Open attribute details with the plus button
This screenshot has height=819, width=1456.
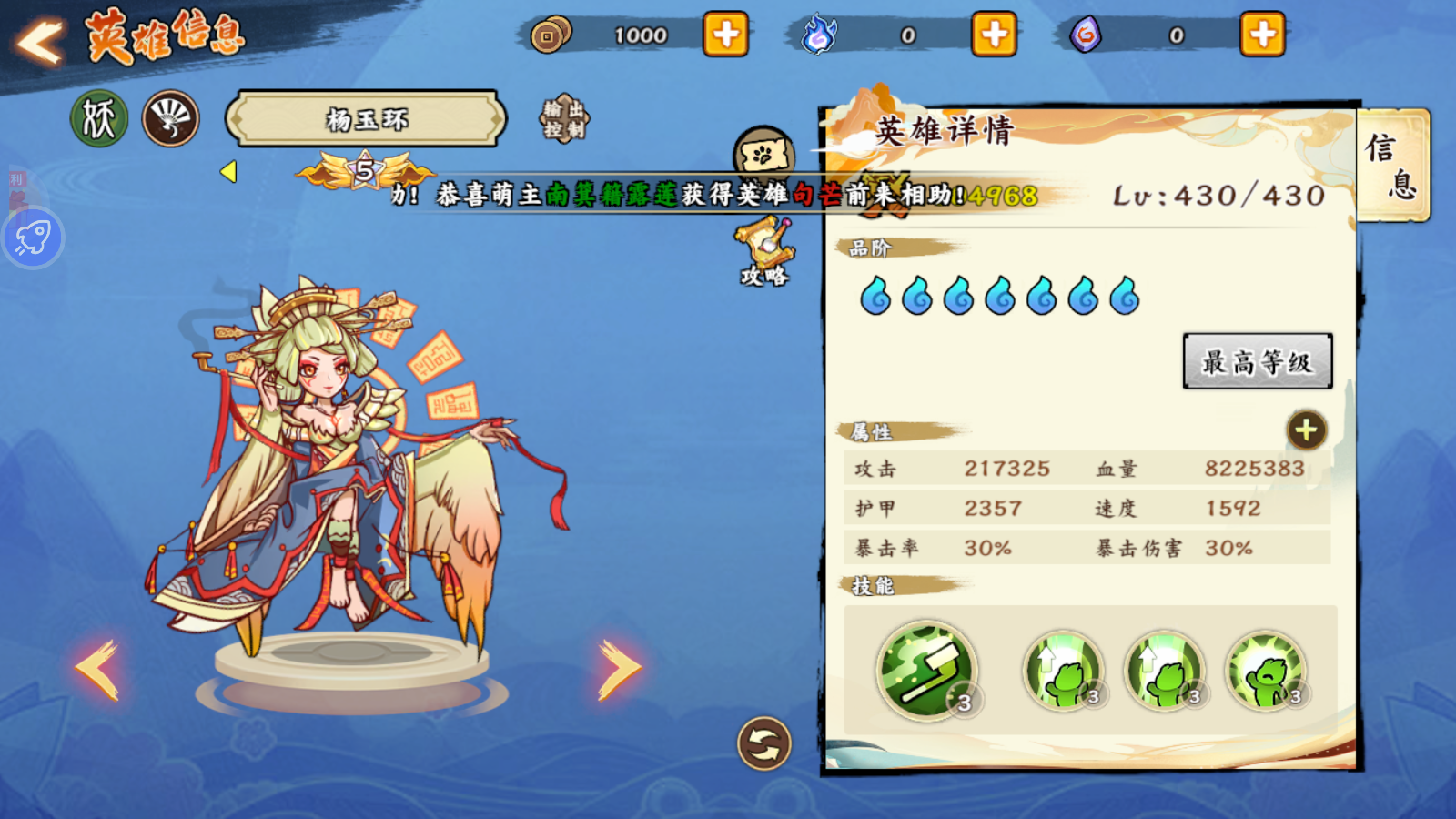coord(1306,430)
